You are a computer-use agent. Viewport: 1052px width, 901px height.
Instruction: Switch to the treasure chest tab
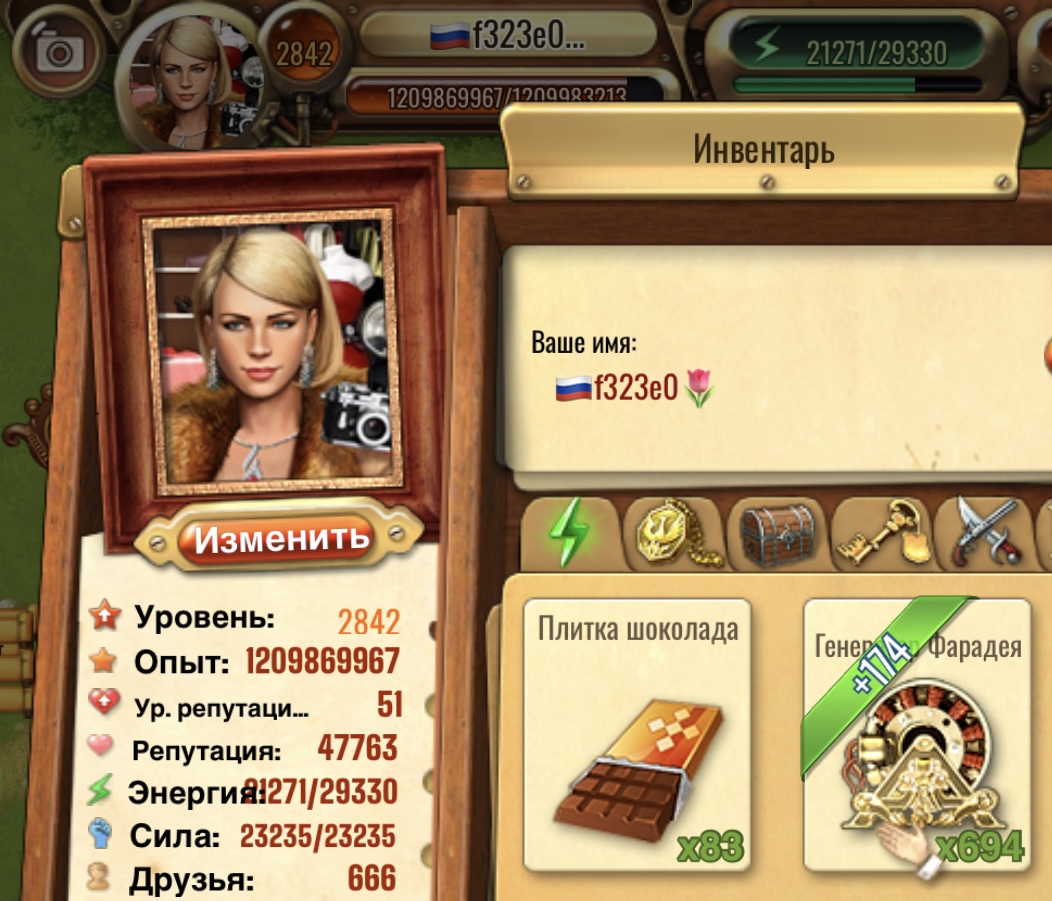tap(780, 534)
